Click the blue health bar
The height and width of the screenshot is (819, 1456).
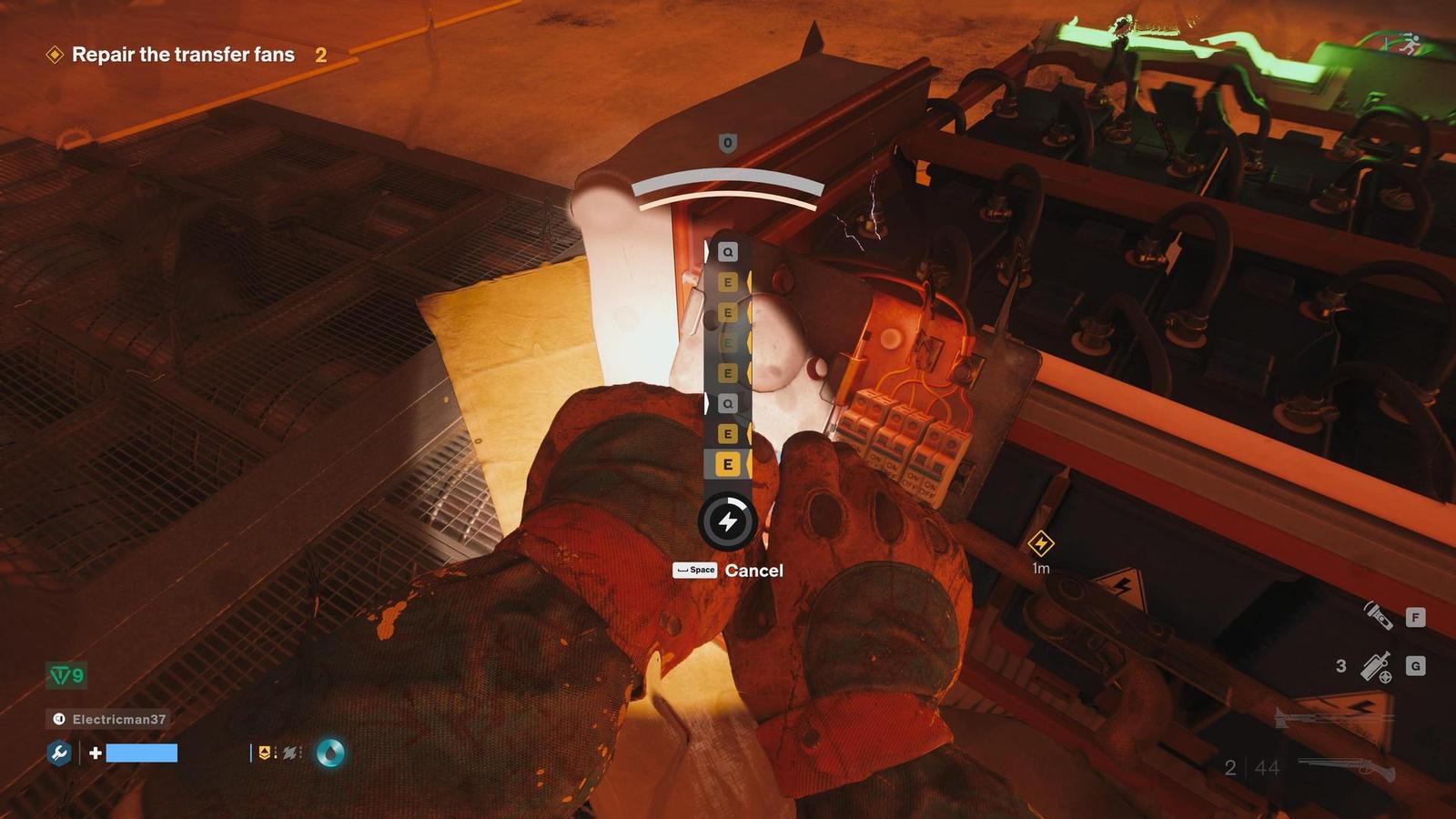point(141,753)
